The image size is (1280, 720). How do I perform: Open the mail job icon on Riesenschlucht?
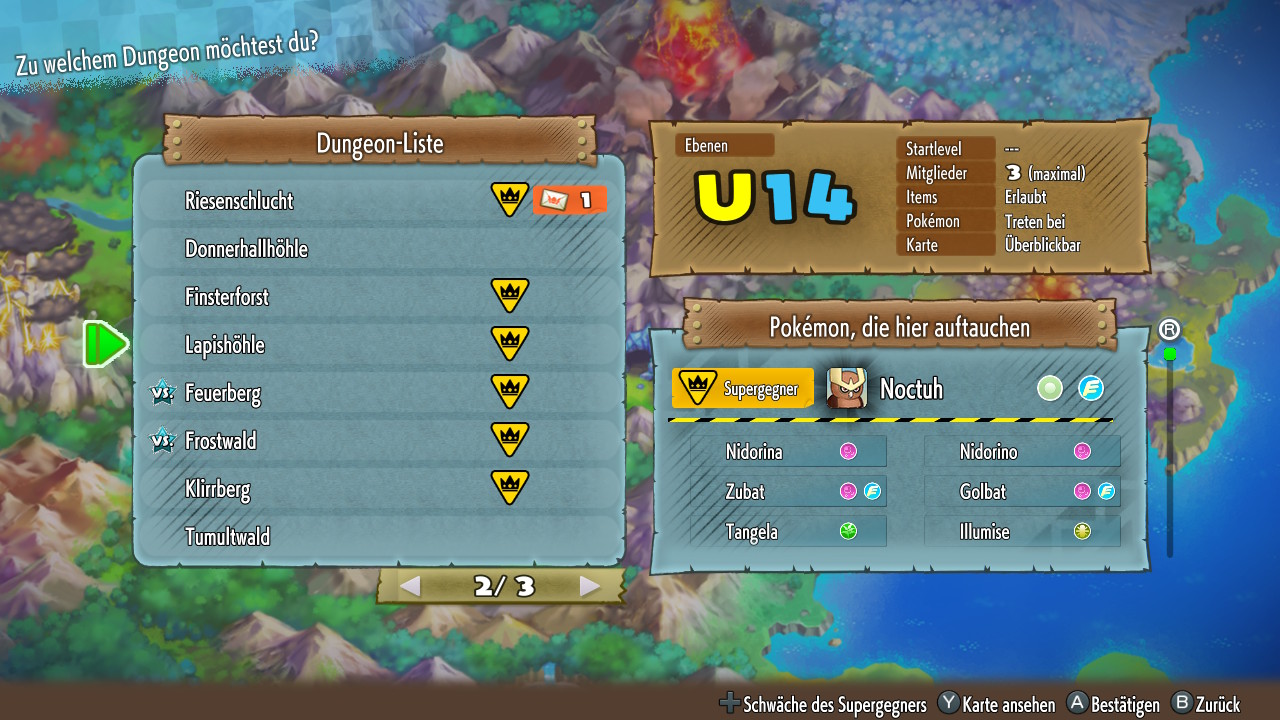[x=569, y=200]
